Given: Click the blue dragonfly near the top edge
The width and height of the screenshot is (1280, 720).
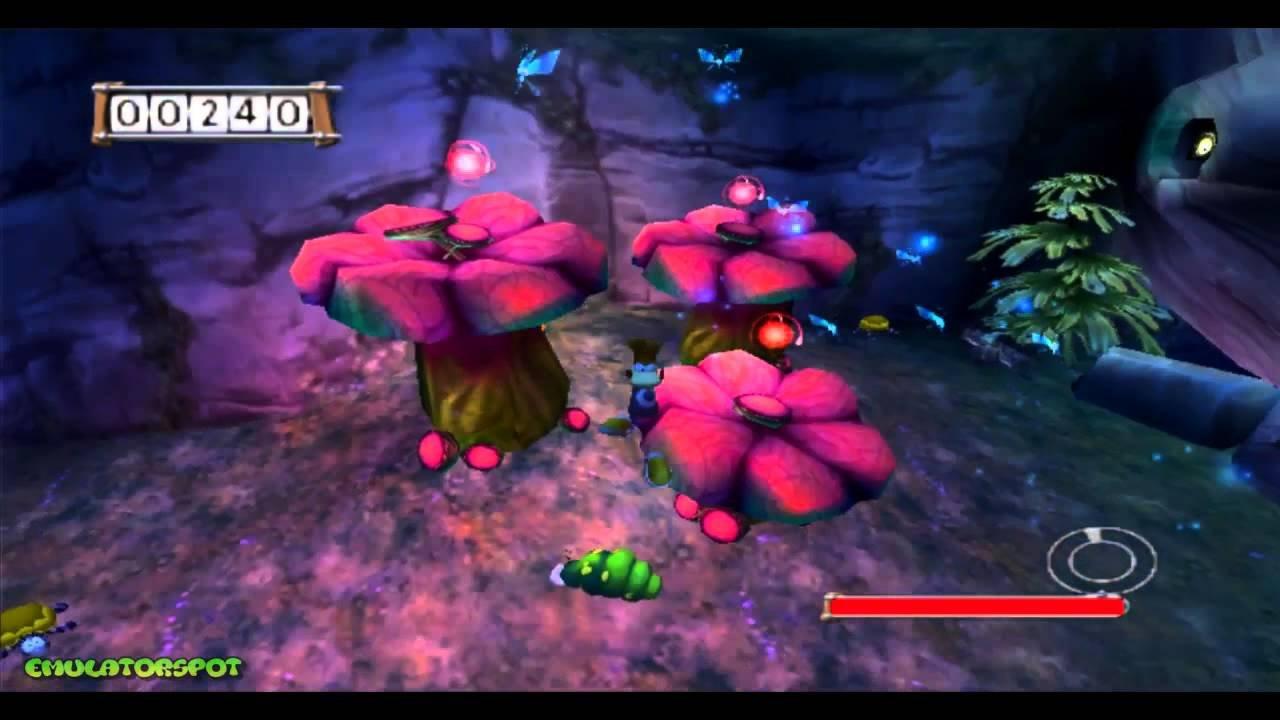Looking at the screenshot, I should pos(537,62).
